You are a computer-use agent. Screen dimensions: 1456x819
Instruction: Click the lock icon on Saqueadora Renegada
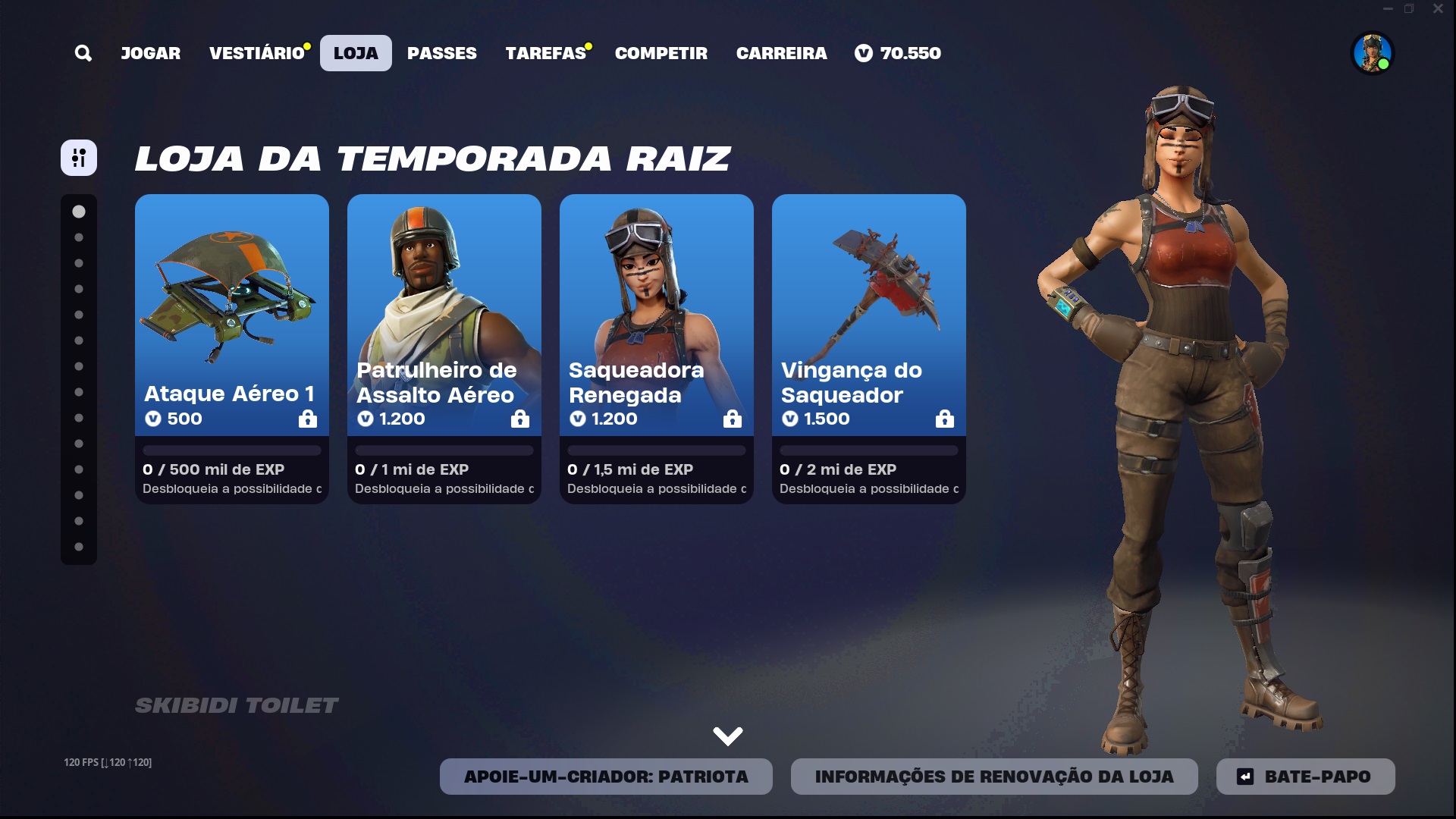(733, 419)
